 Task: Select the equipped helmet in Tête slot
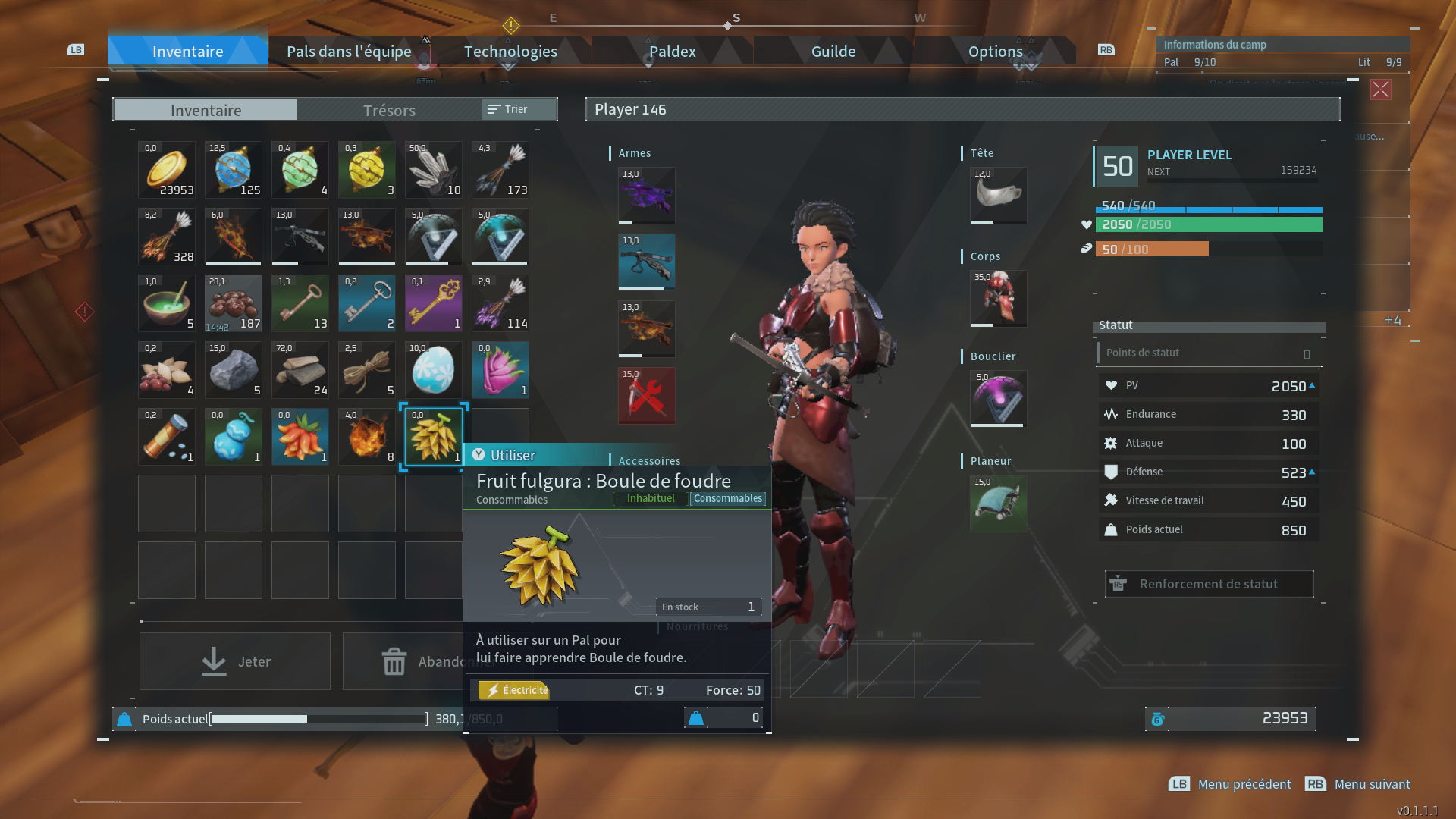(999, 195)
